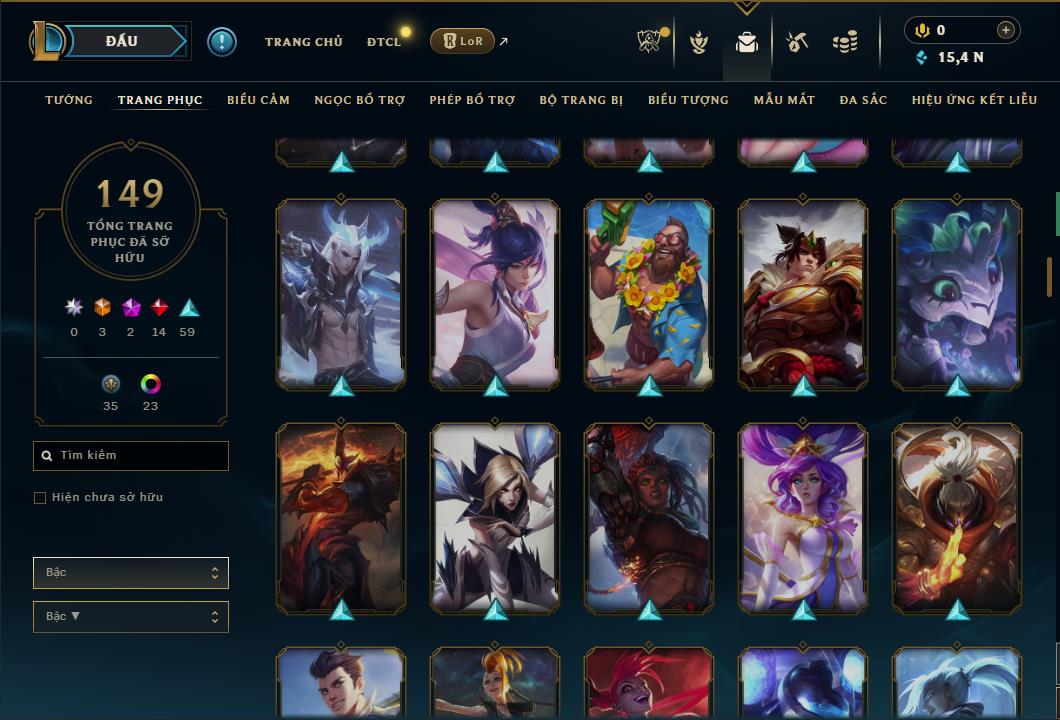This screenshot has height=720, width=1060.
Task: Open the NGỌC BỔ TRỢ tab
Action: coord(359,100)
